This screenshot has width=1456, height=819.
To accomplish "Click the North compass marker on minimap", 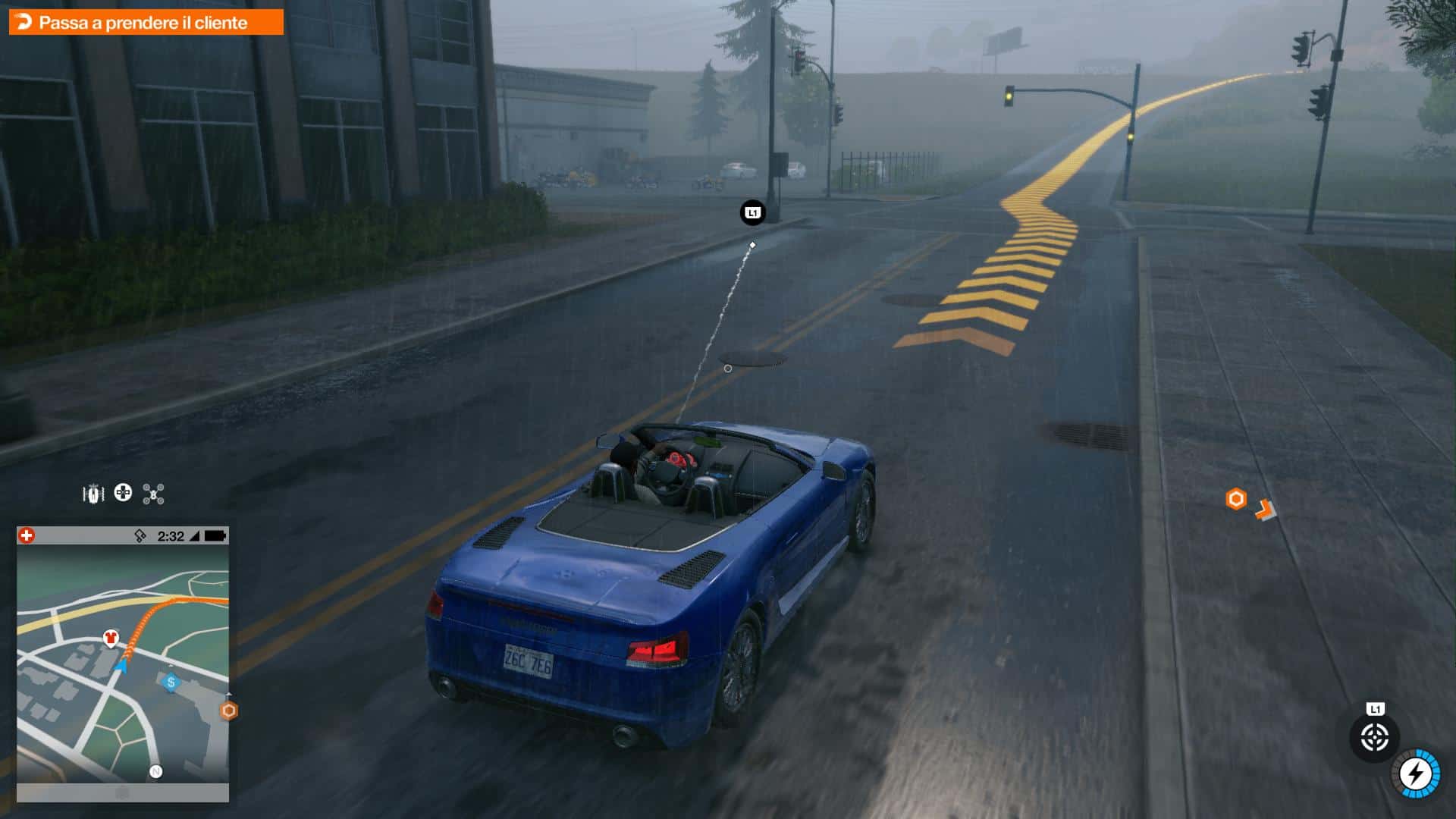I will (x=155, y=772).
